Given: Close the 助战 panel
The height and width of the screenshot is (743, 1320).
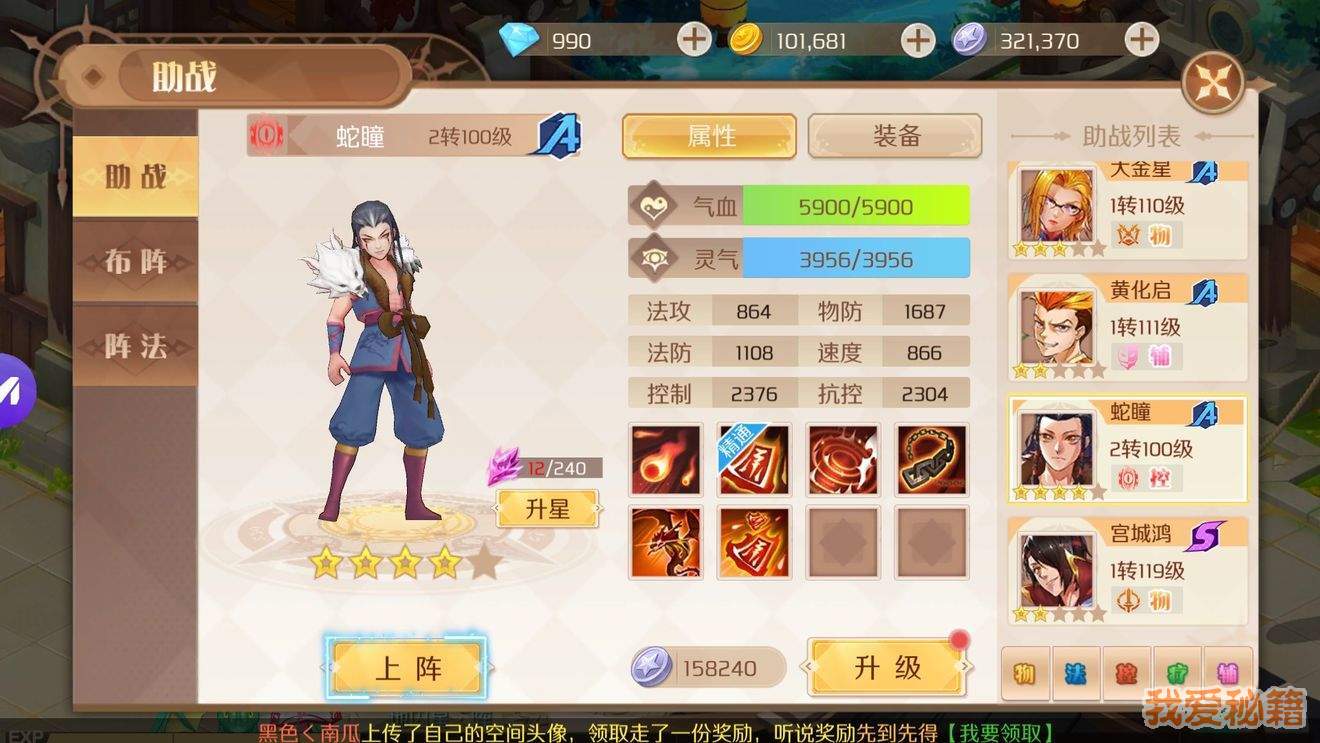Looking at the screenshot, I should point(1213,83).
